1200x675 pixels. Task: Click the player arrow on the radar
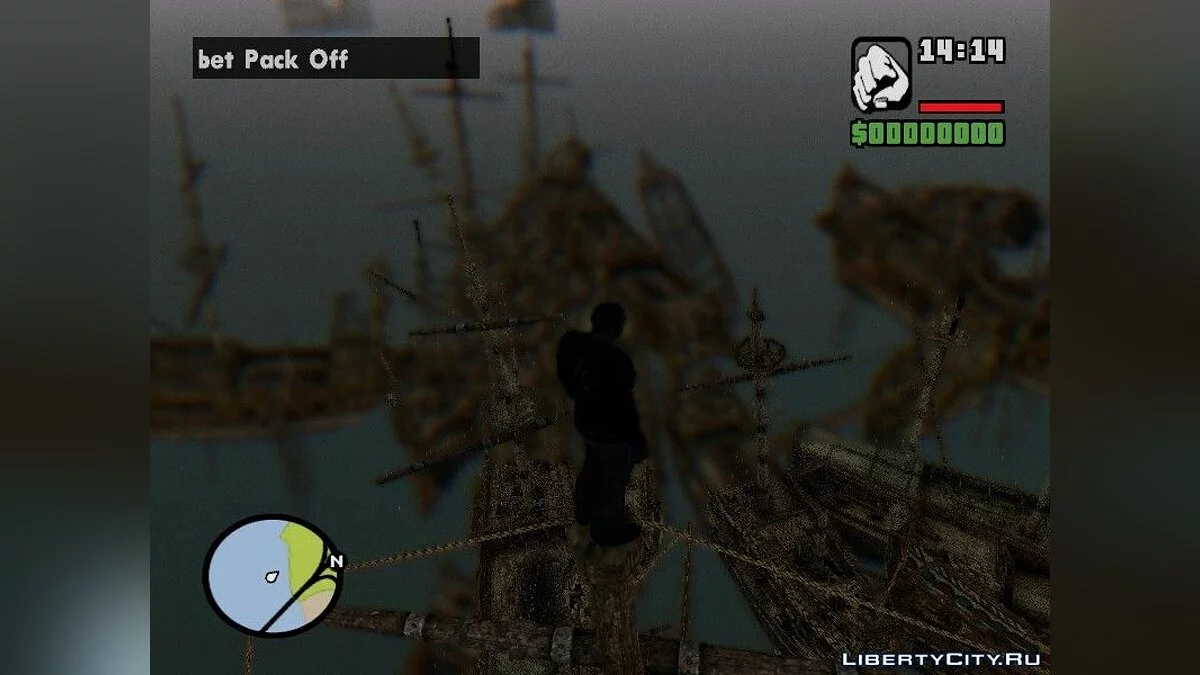click(x=272, y=577)
